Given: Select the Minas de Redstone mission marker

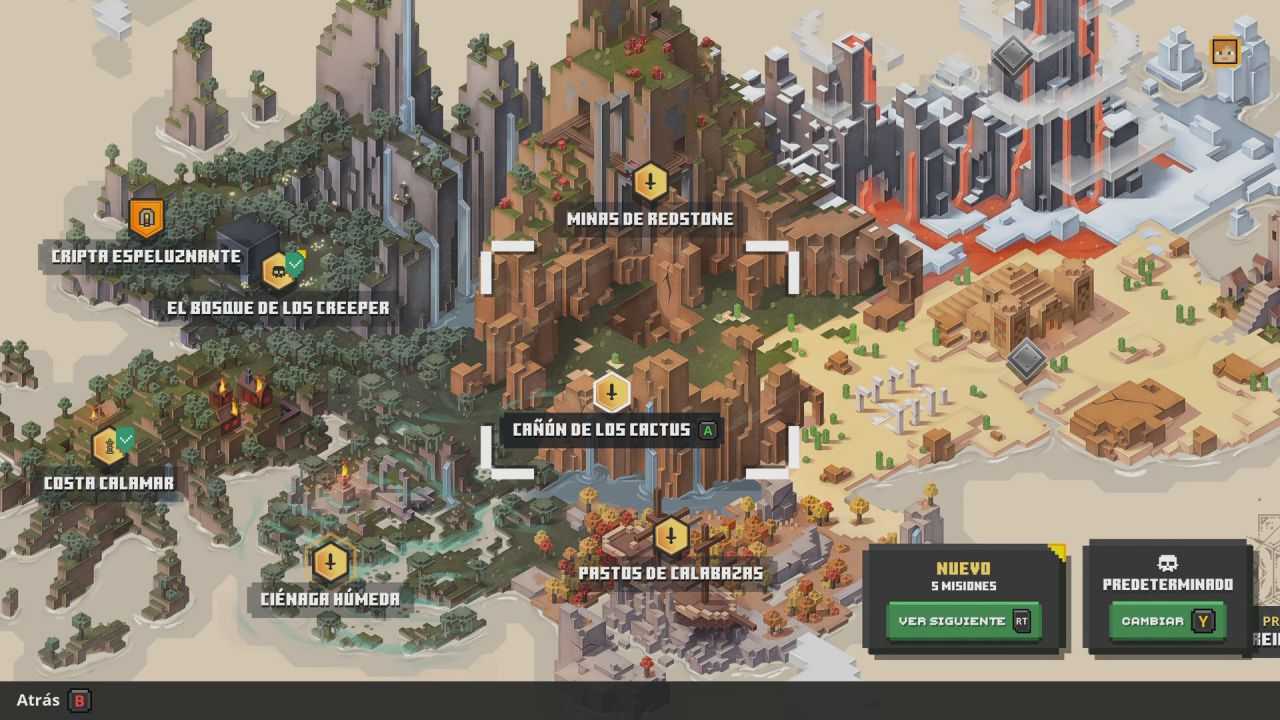Looking at the screenshot, I should (x=651, y=183).
